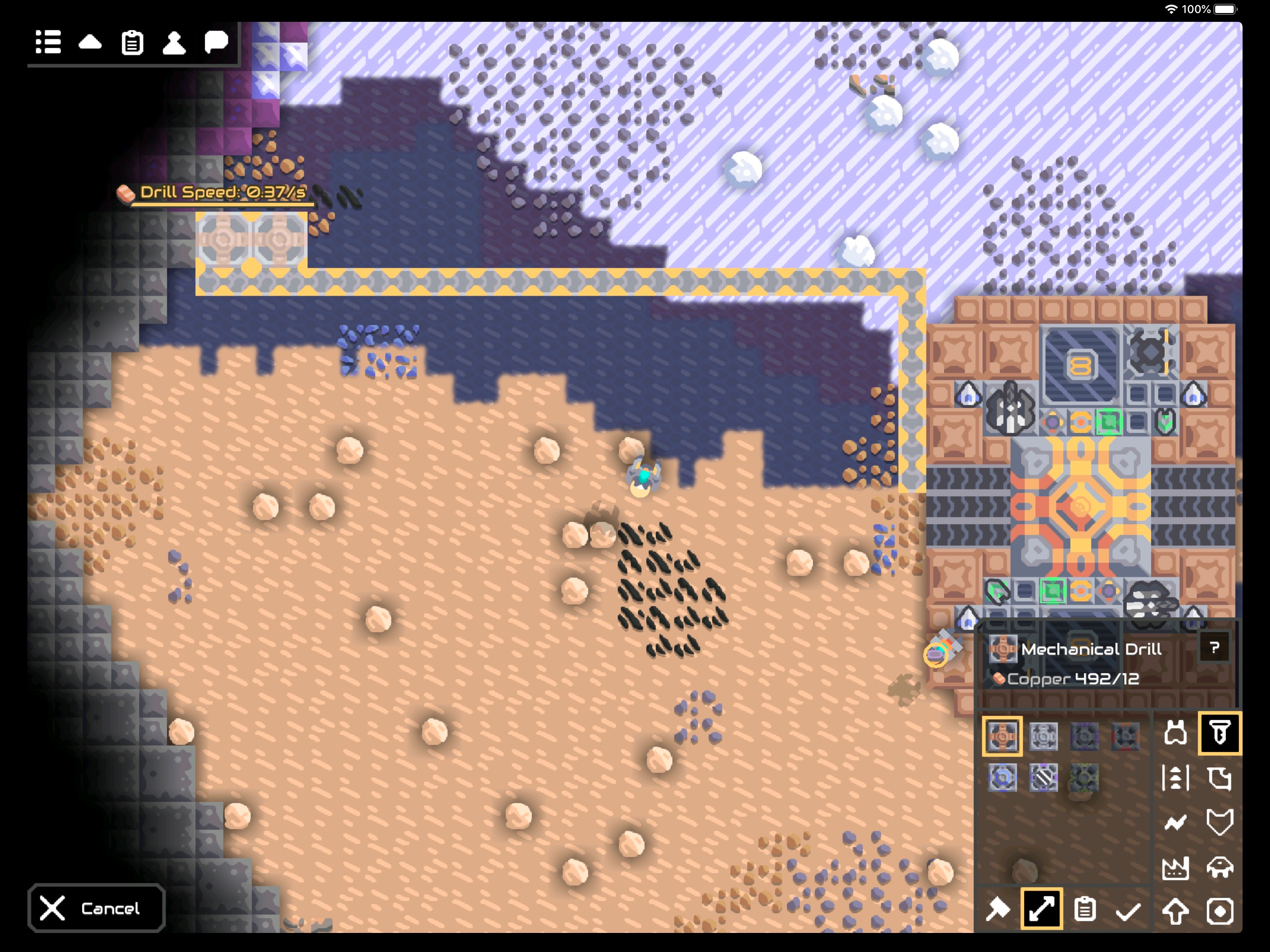Image resolution: width=1270 pixels, height=952 pixels.
Task: Switch to the shield defense category
Action: click(x=1219, y=823)
